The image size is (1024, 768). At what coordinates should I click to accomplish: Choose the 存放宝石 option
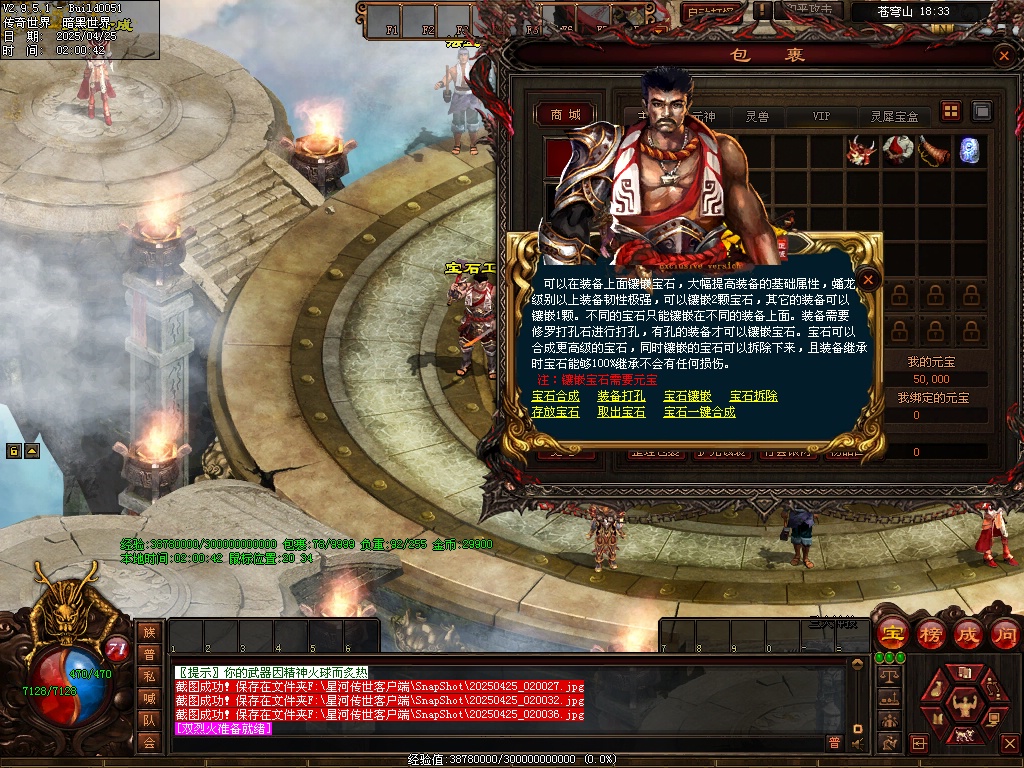point(555,412)
